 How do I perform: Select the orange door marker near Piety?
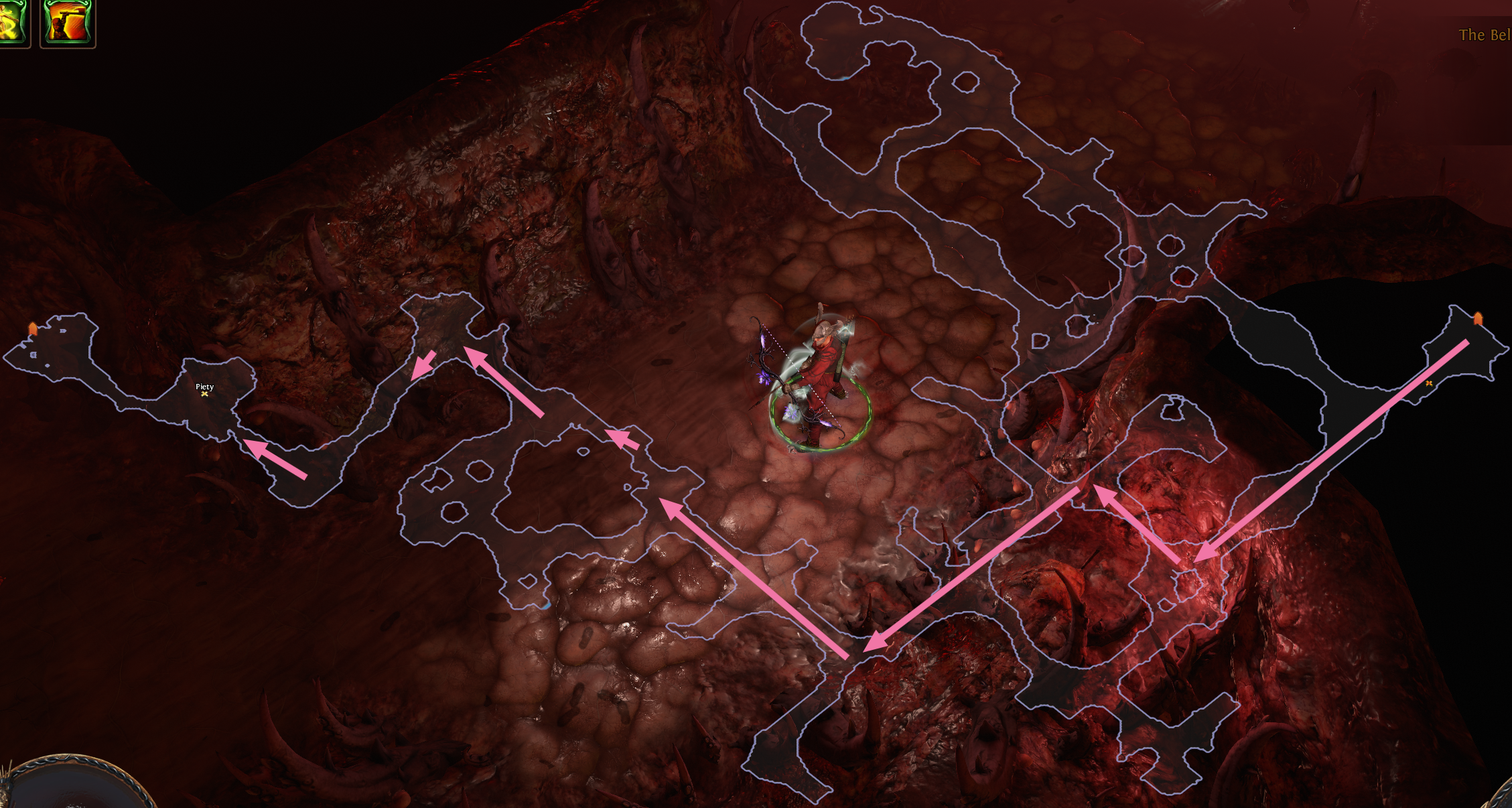(x=33, y=329)
